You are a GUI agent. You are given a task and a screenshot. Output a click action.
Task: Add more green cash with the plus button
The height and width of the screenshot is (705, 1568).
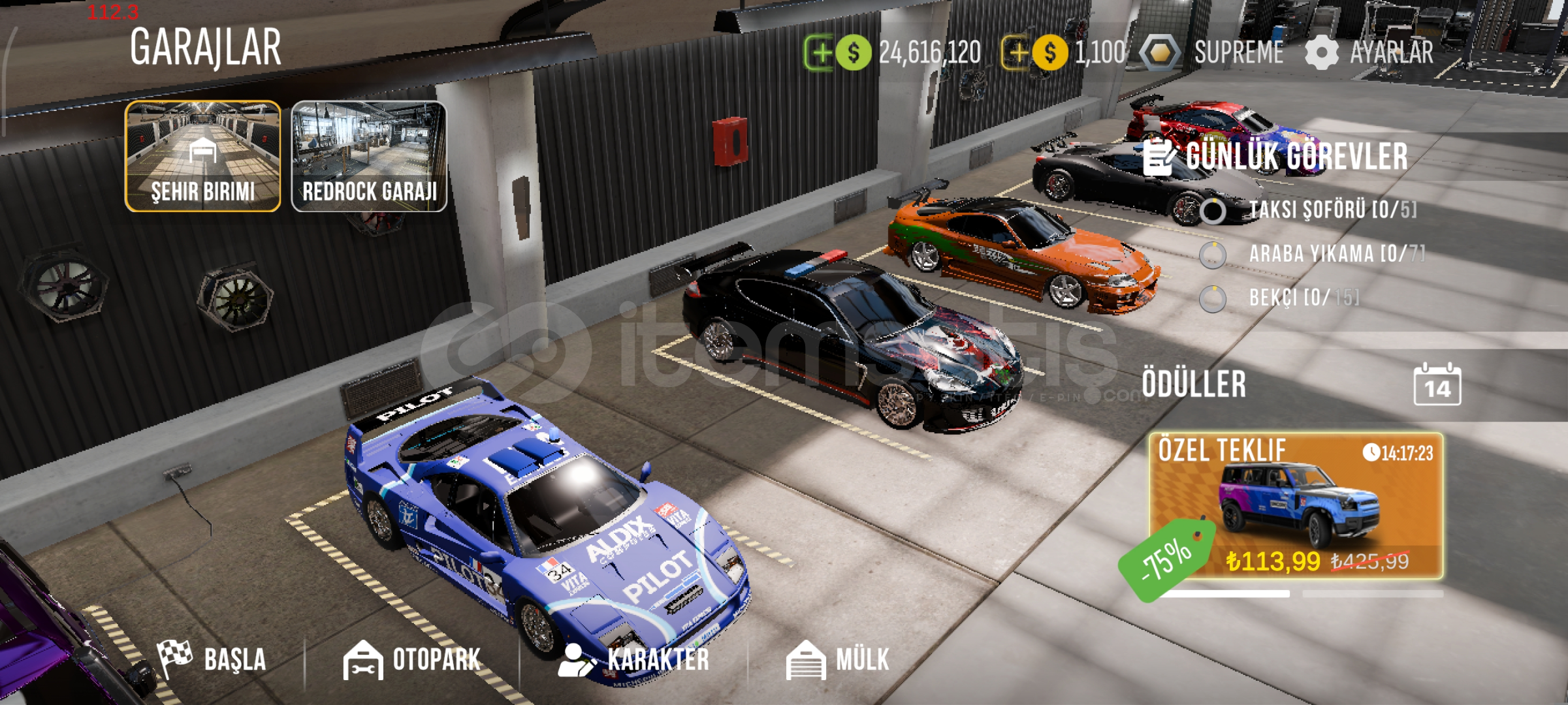(x=820, y=53)
